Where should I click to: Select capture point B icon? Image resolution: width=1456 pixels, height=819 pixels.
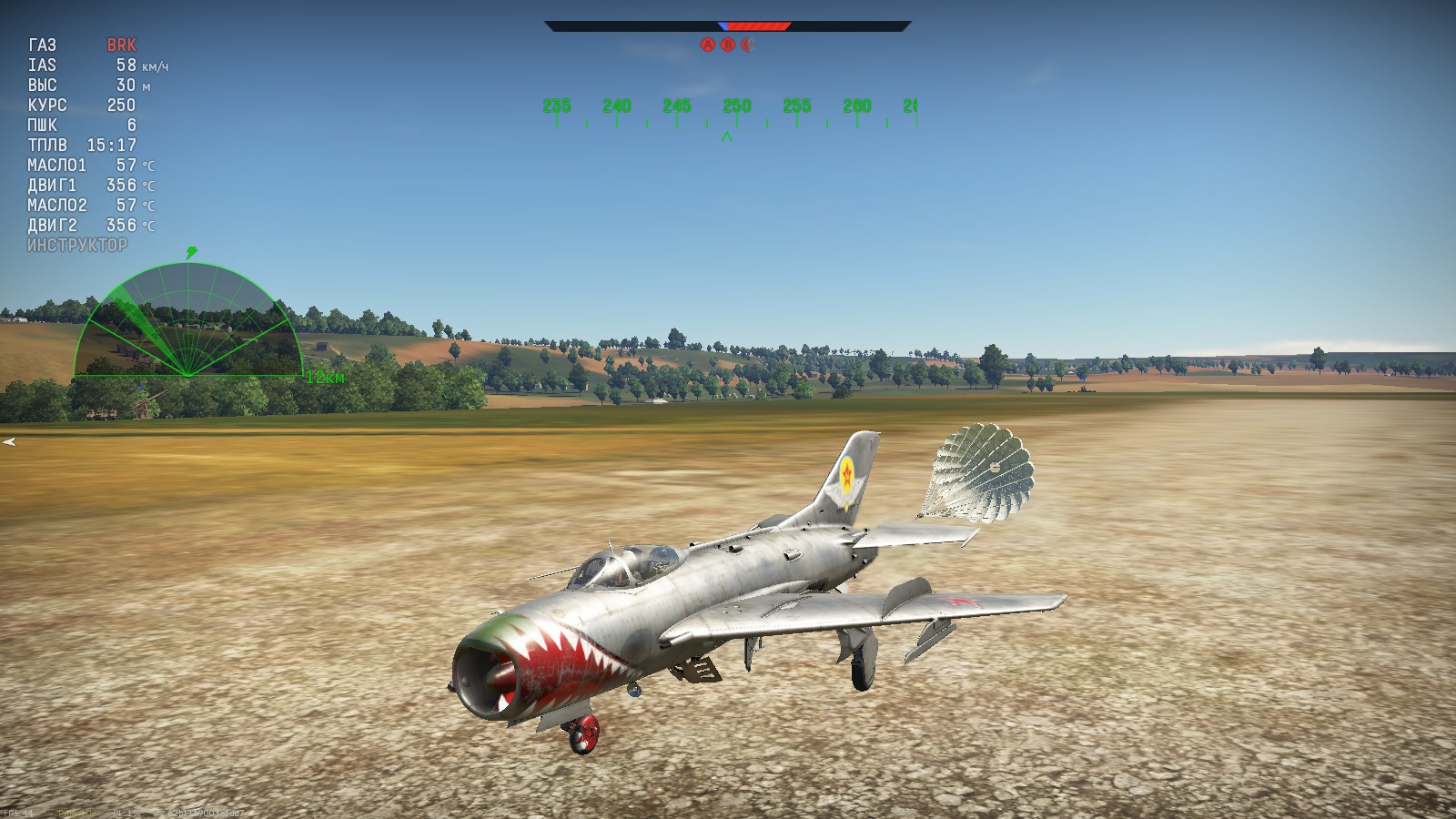[x=730, y=42]
